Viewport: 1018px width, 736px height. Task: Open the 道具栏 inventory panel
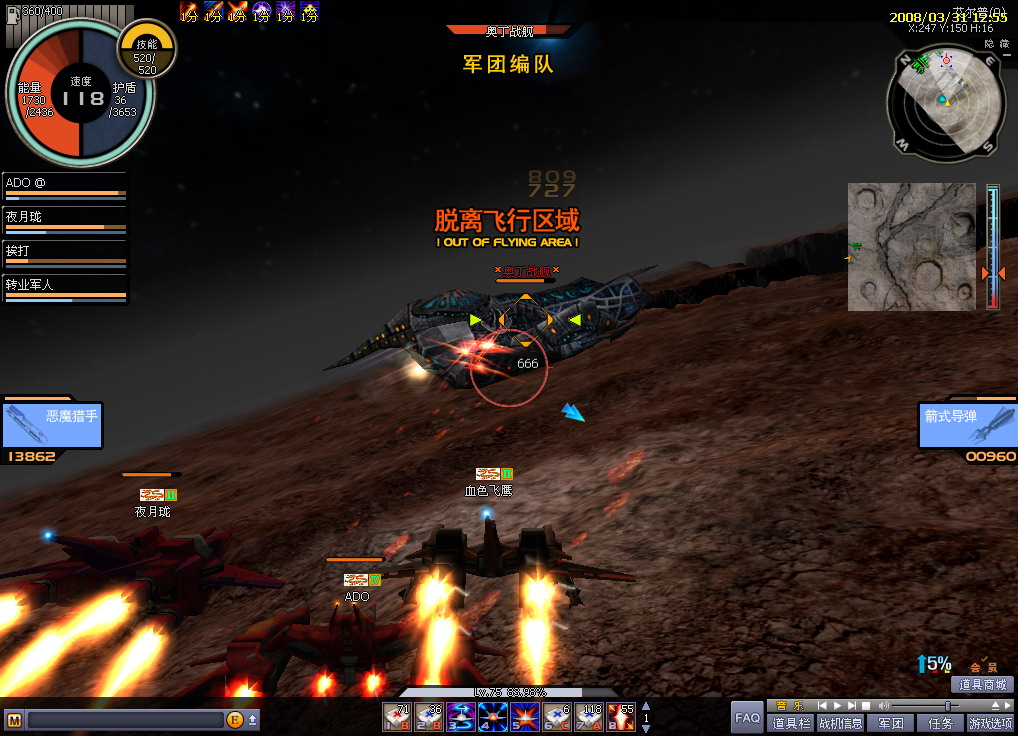pos(791,723)
